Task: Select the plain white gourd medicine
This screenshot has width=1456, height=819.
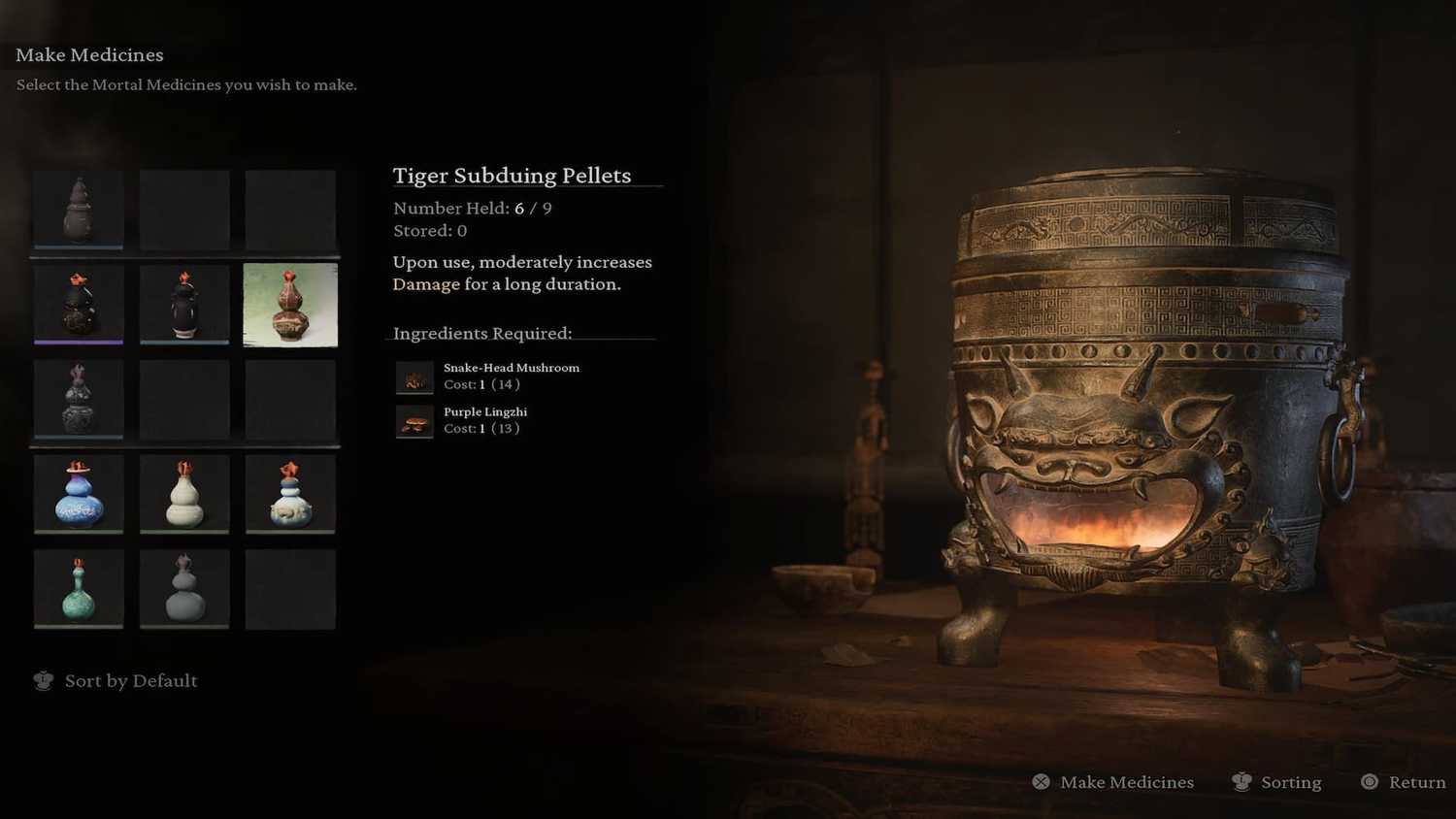Action: (184, 494)
